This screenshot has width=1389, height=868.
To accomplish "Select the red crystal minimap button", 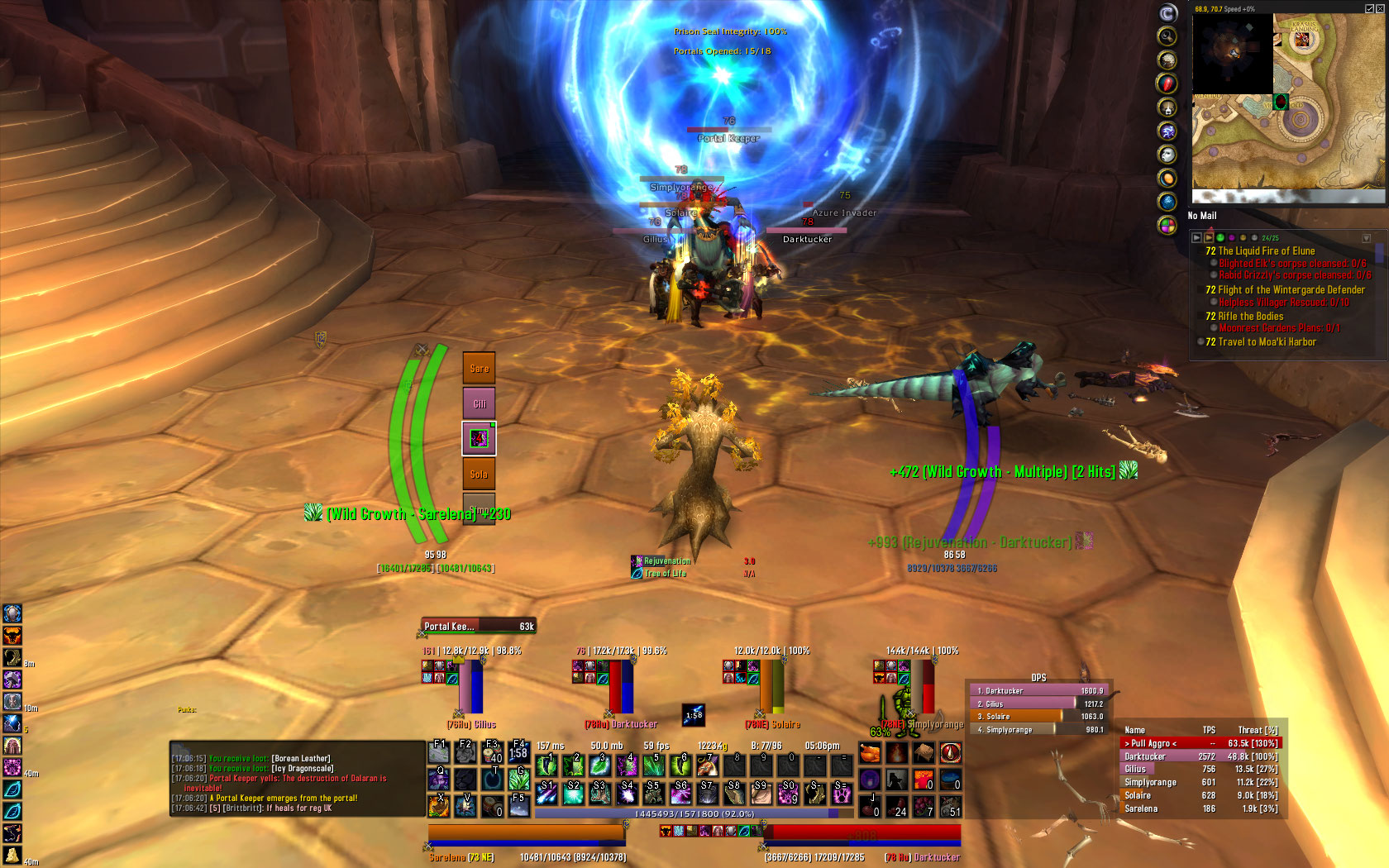I will pyautogui.click(x=1167, y=83).
